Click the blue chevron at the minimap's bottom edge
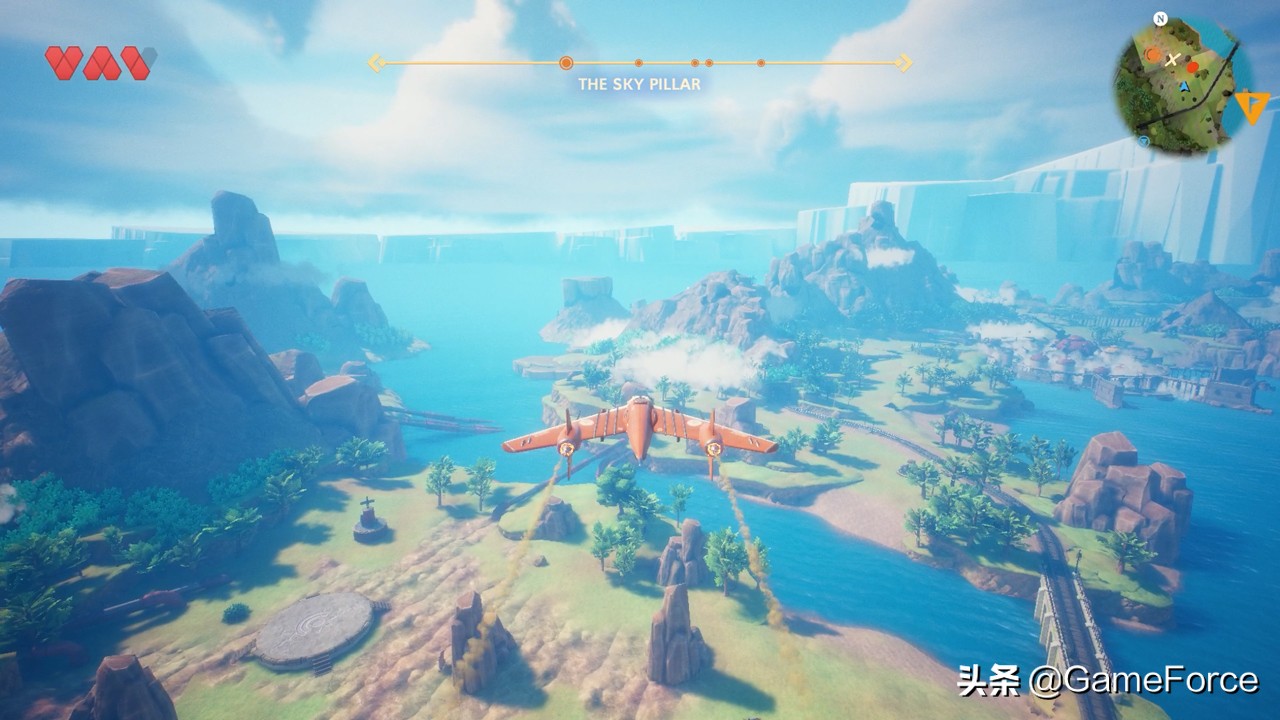1280x720 pixels. pyautogui.click(x=1144, y=141)
